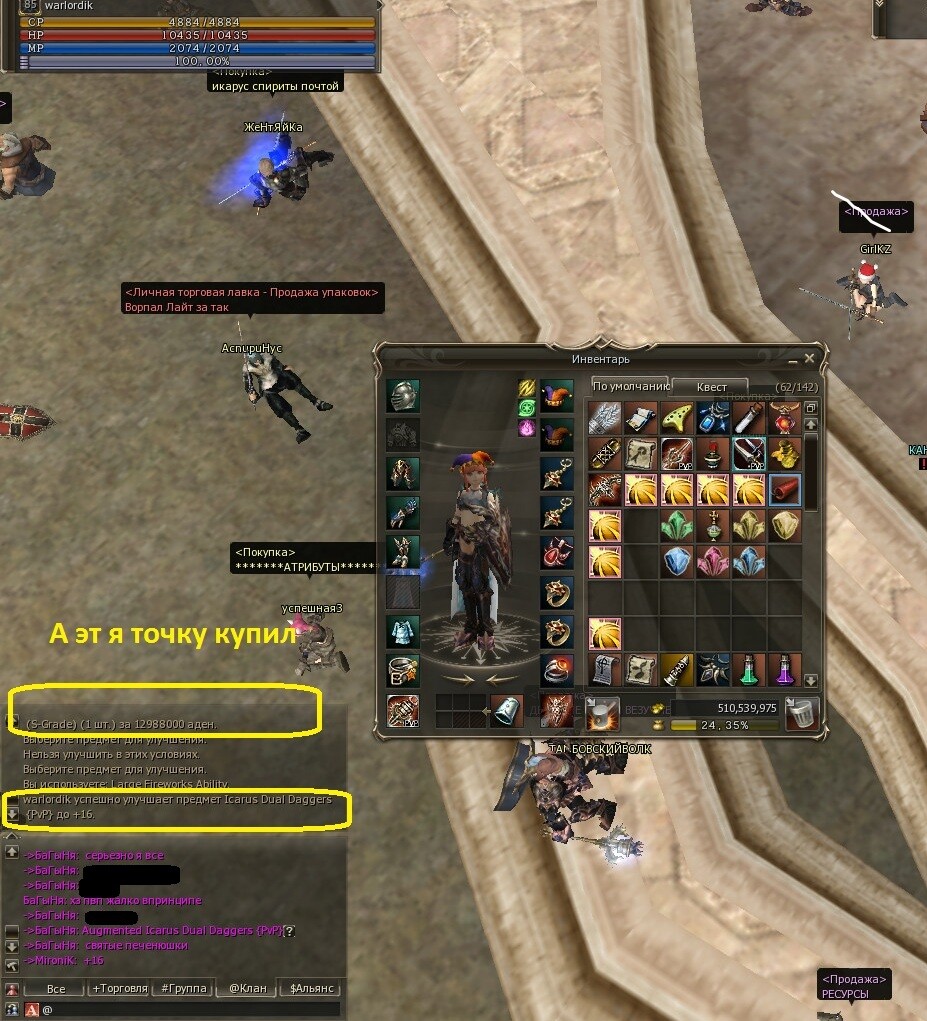
Task: Open the +Торговля chat tab
Action: point(119,988)
